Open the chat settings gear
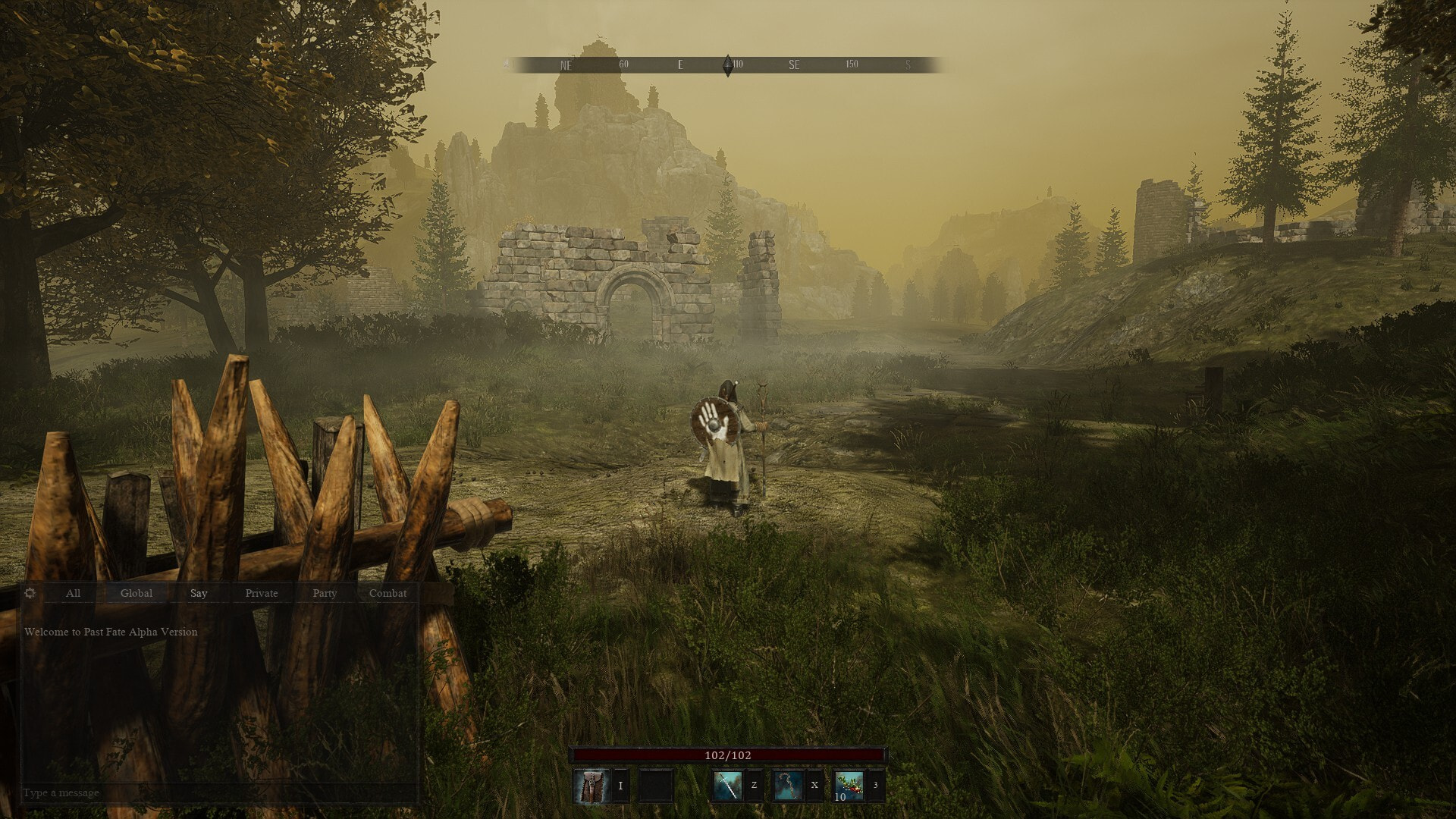Screen dimensions: 1456x819 (x=30, y=593)
